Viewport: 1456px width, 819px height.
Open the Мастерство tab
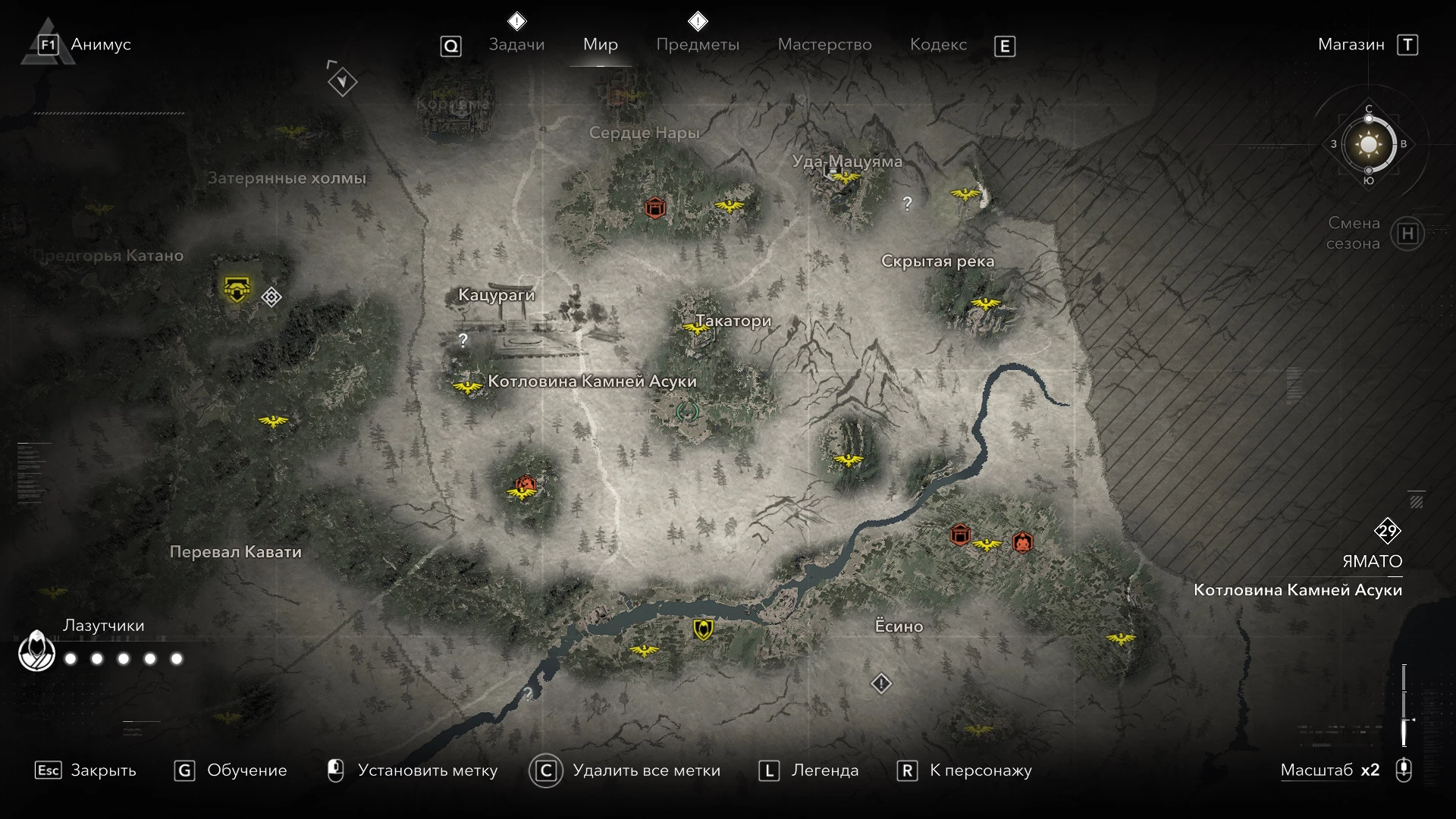824,45
